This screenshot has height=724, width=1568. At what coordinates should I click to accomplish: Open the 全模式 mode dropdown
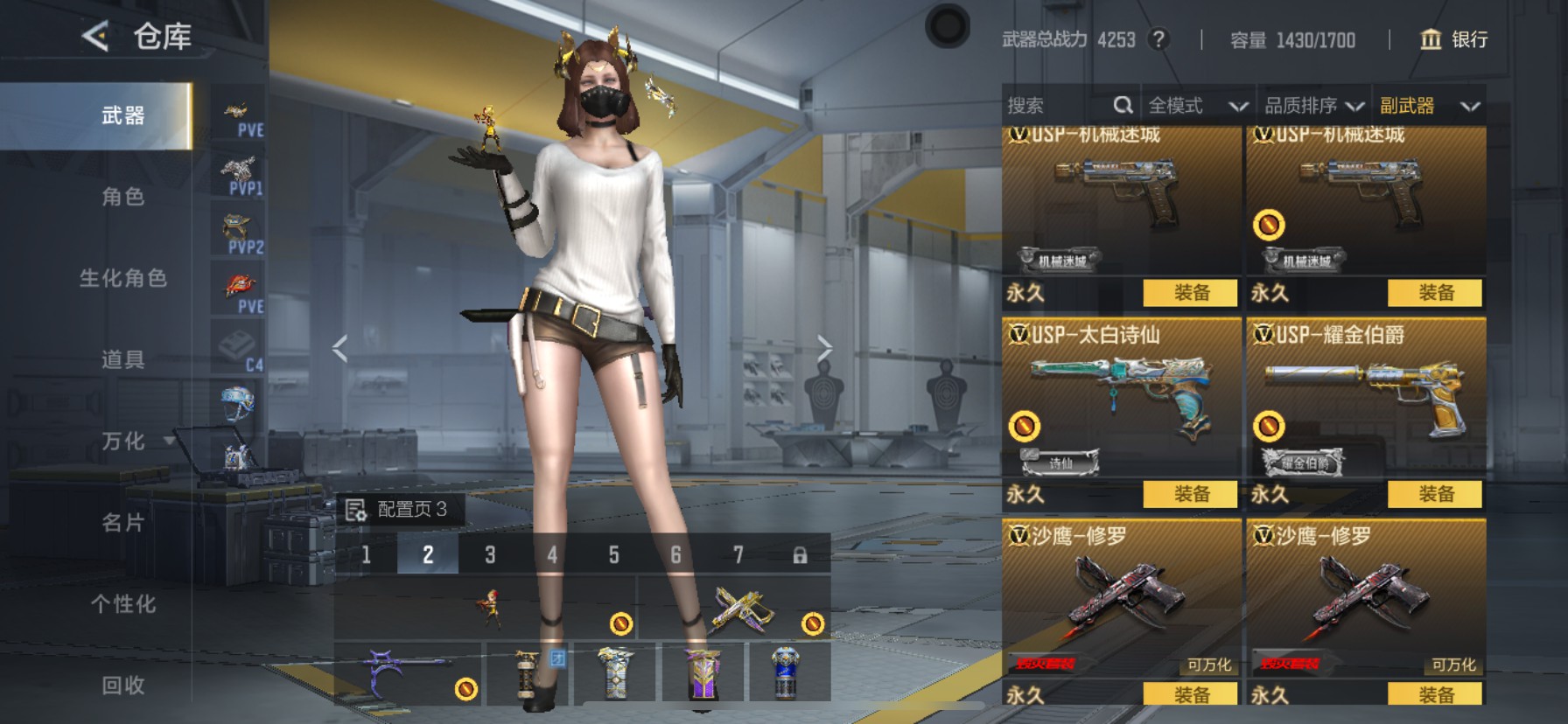point(1197,105)
